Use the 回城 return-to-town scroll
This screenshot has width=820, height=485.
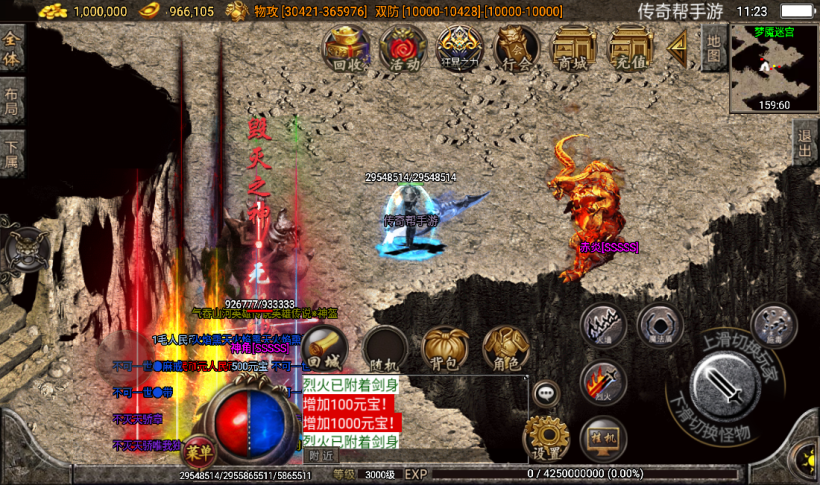coord(324,347)
